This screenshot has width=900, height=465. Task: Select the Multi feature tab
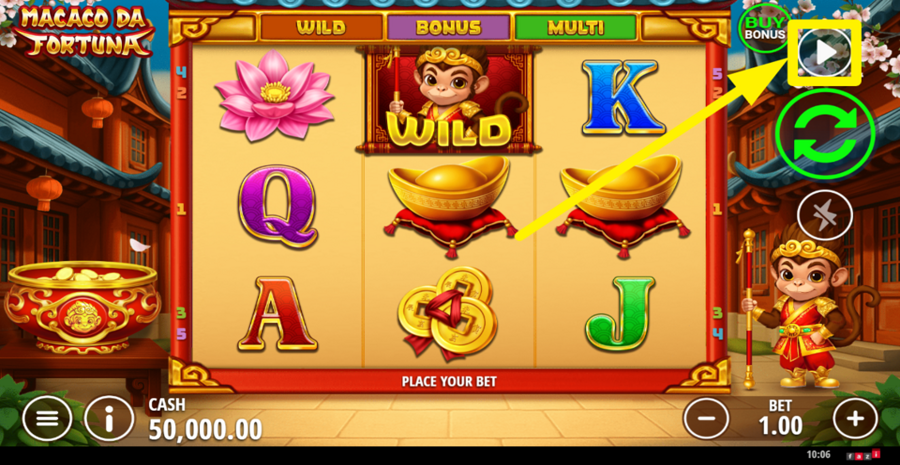pos(575,27)
